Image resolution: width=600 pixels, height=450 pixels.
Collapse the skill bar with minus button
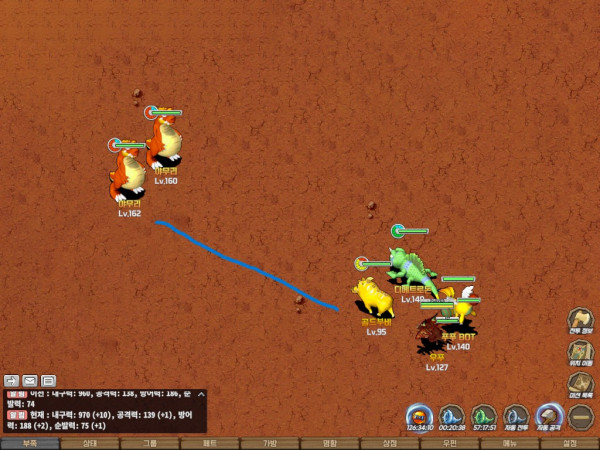(581, 416)
